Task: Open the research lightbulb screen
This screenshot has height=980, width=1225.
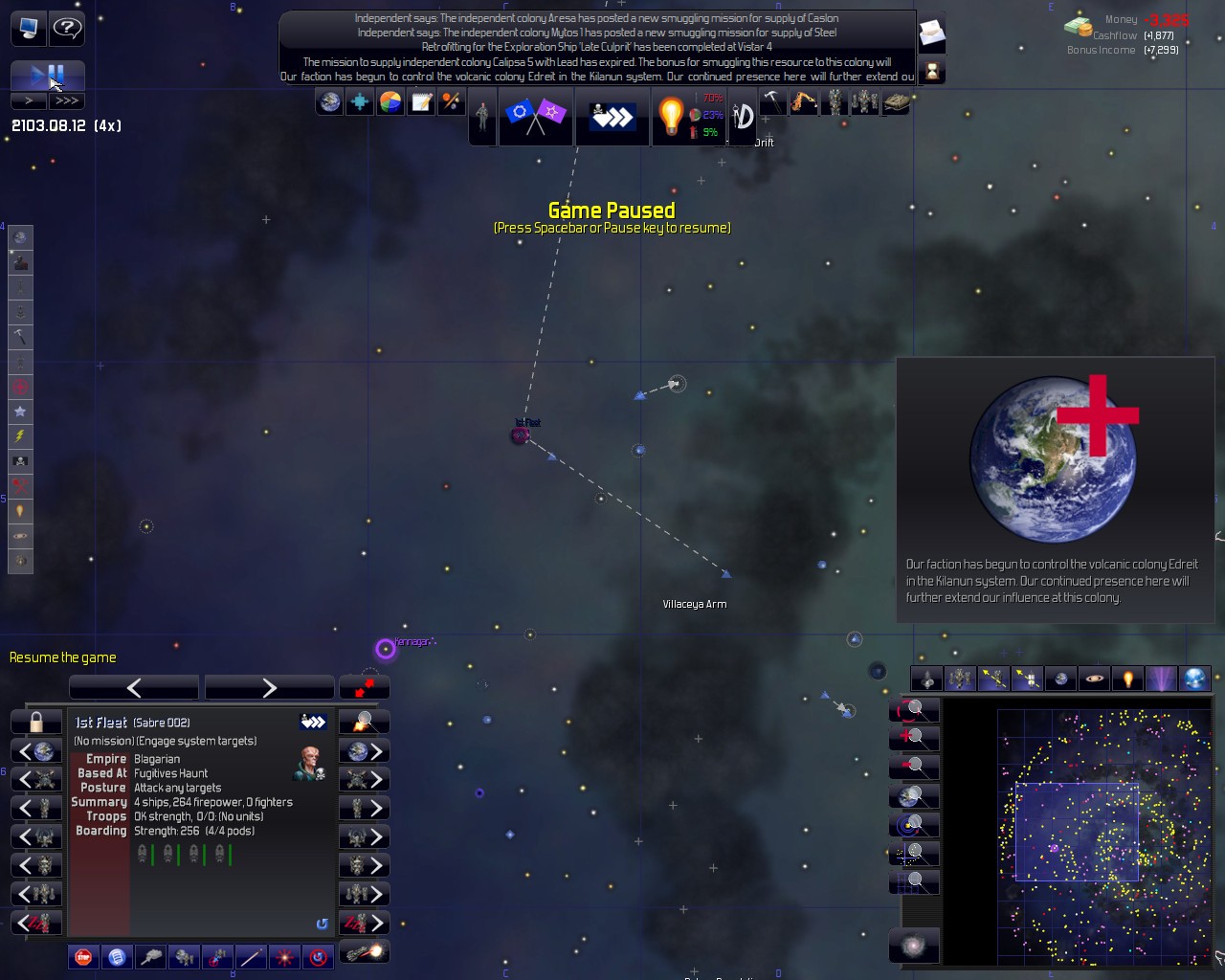Action: tap(671, 116)
